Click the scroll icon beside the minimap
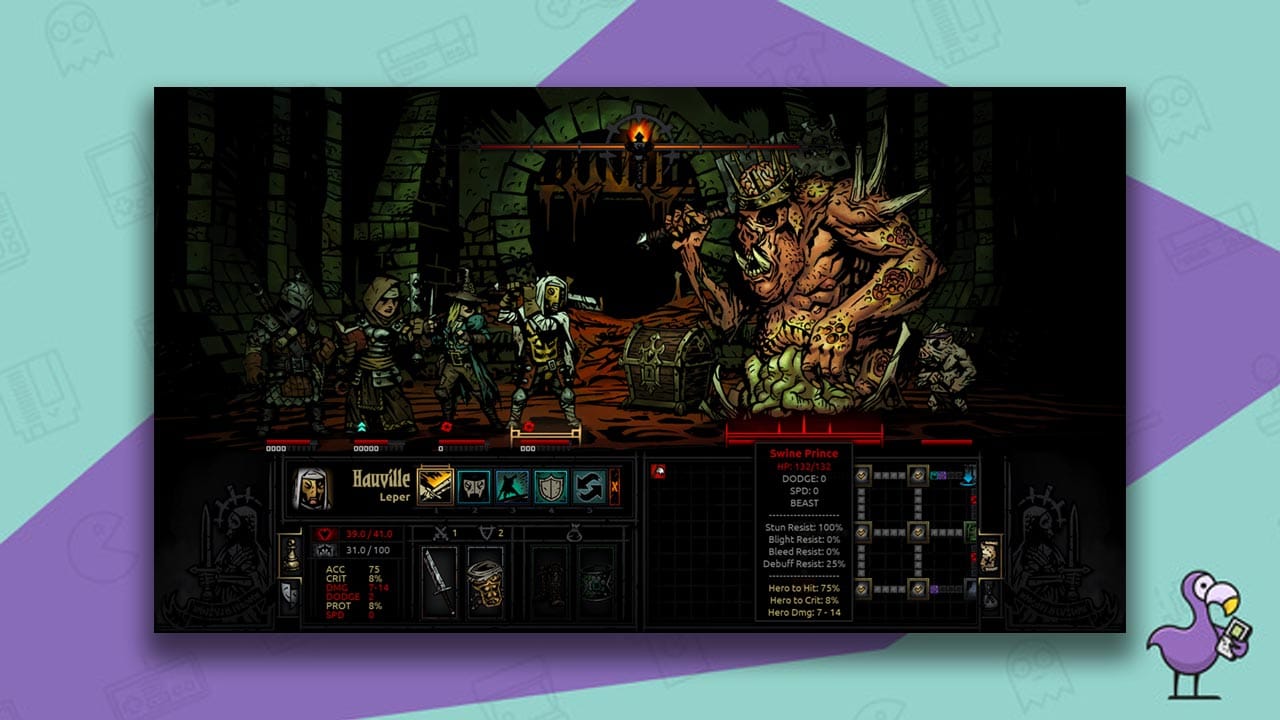The width and height of the screenshot is (1280, 720). [989, 559]
